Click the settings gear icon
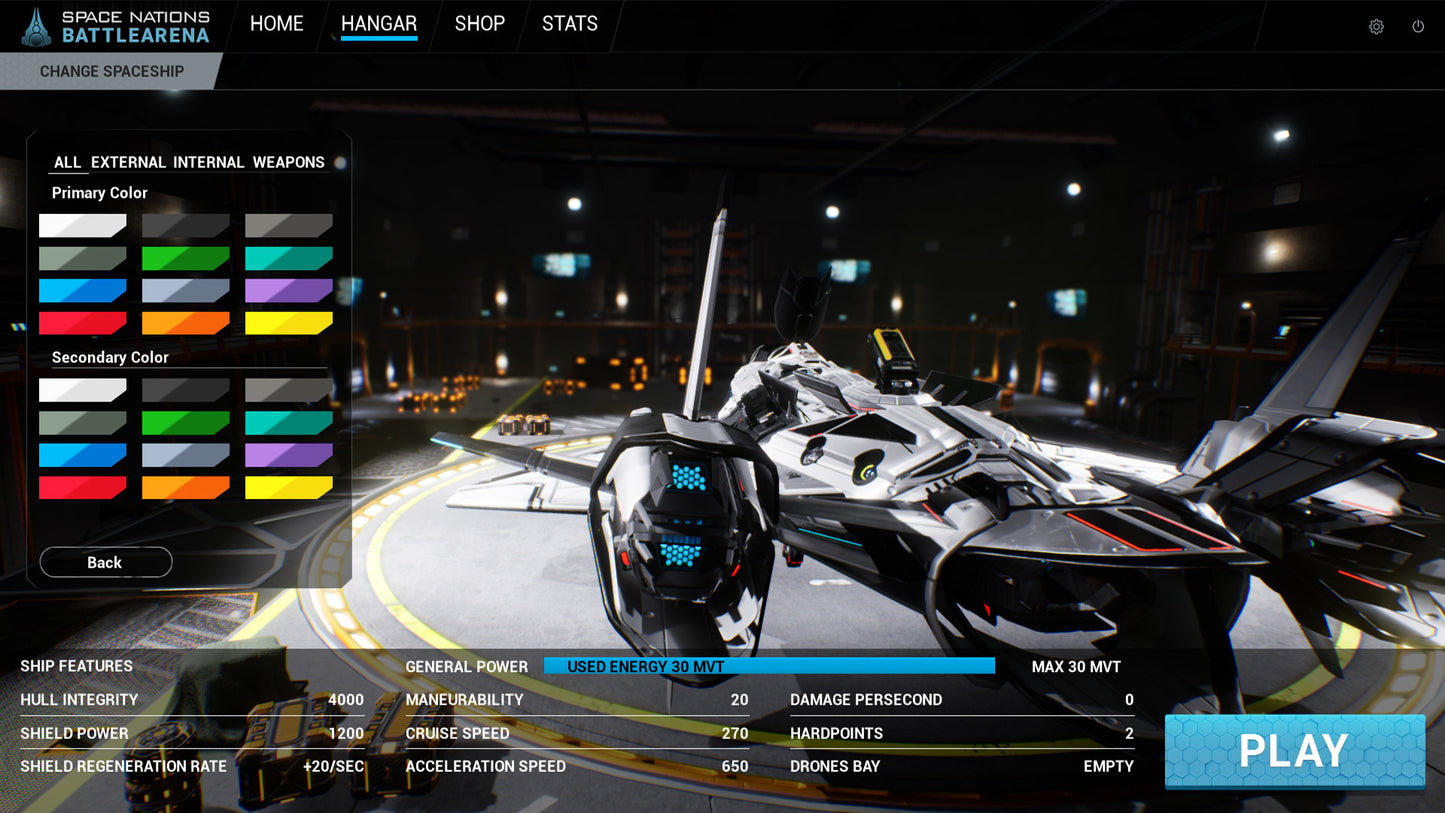The image size is (1445, 813). pyautogui.click(x=1376, y=27)
